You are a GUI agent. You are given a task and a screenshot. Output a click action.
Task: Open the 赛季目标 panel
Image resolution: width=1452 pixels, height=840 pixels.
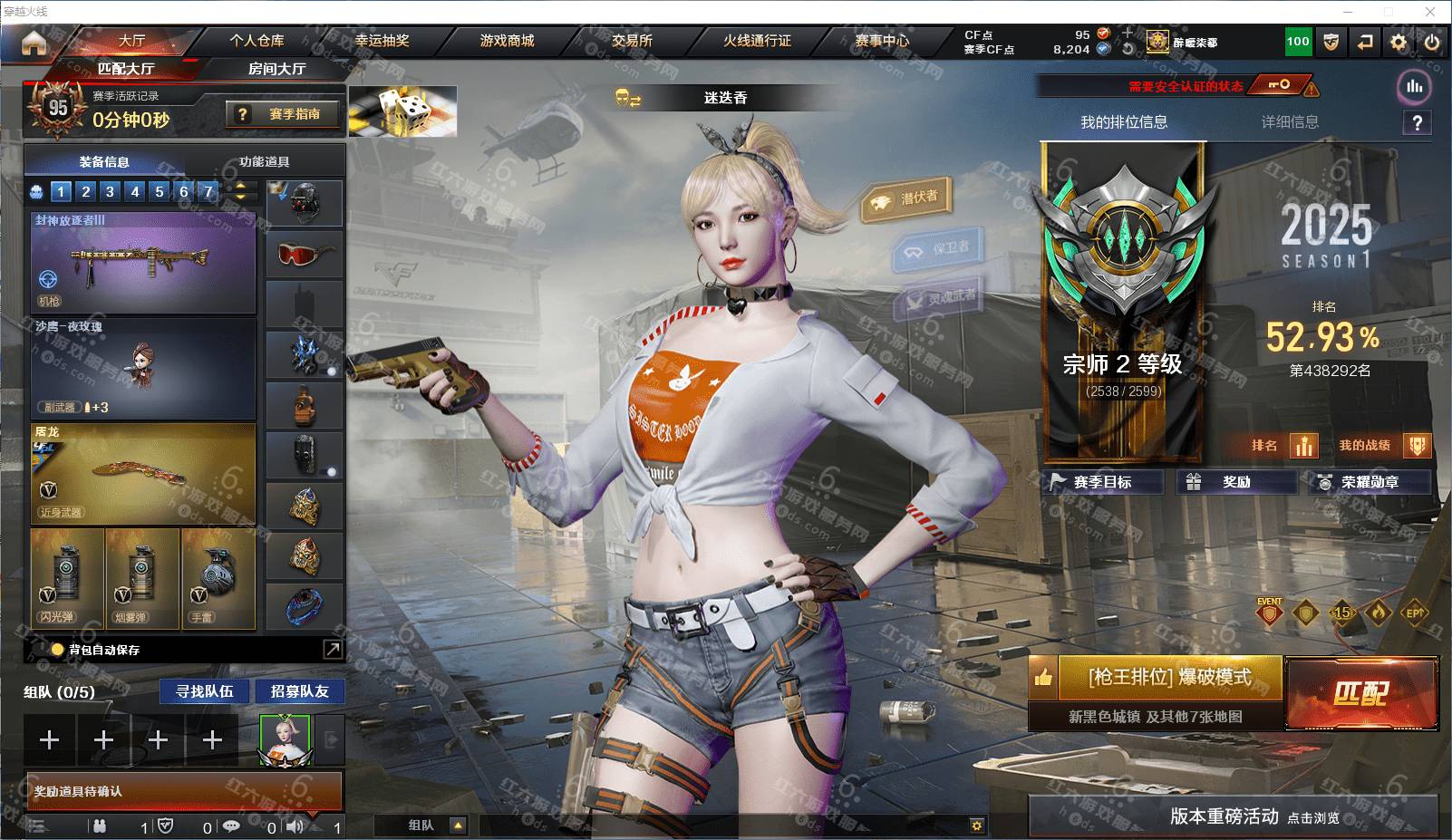tap(1102, 482)
